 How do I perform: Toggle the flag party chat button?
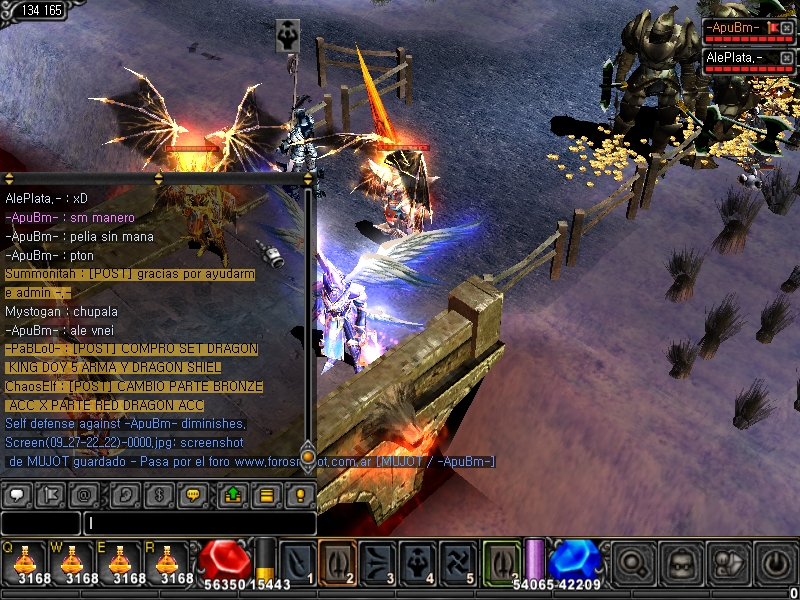click(53, 494)
